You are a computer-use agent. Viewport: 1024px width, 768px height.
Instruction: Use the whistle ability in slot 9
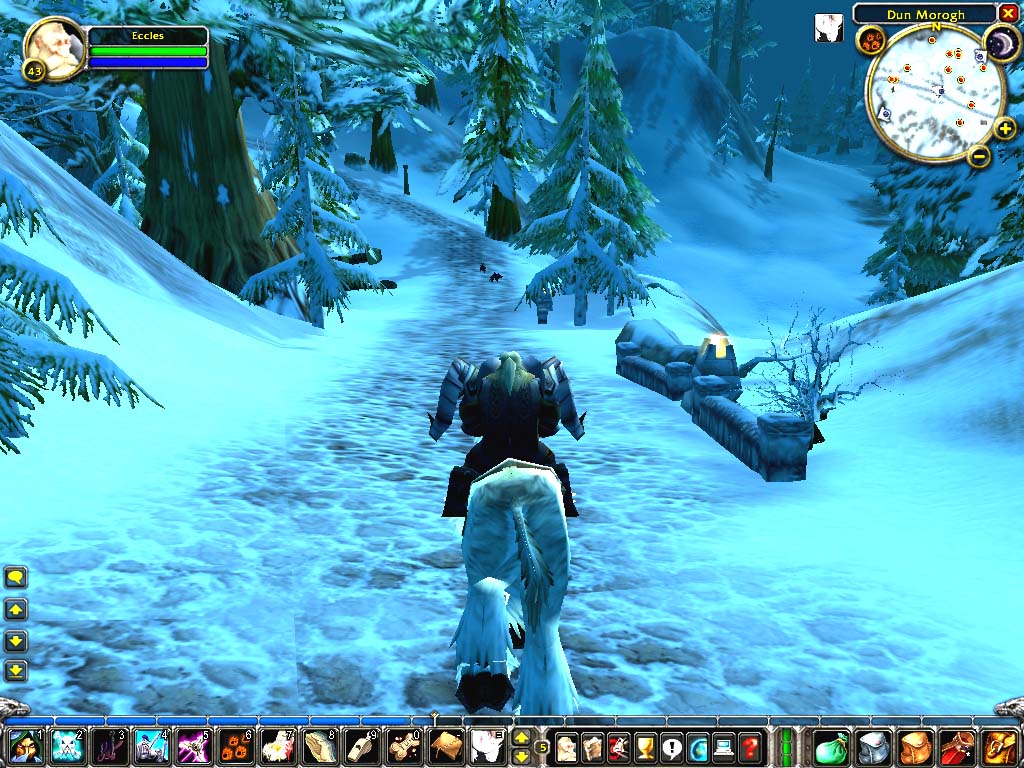click(x=360, y=746)
